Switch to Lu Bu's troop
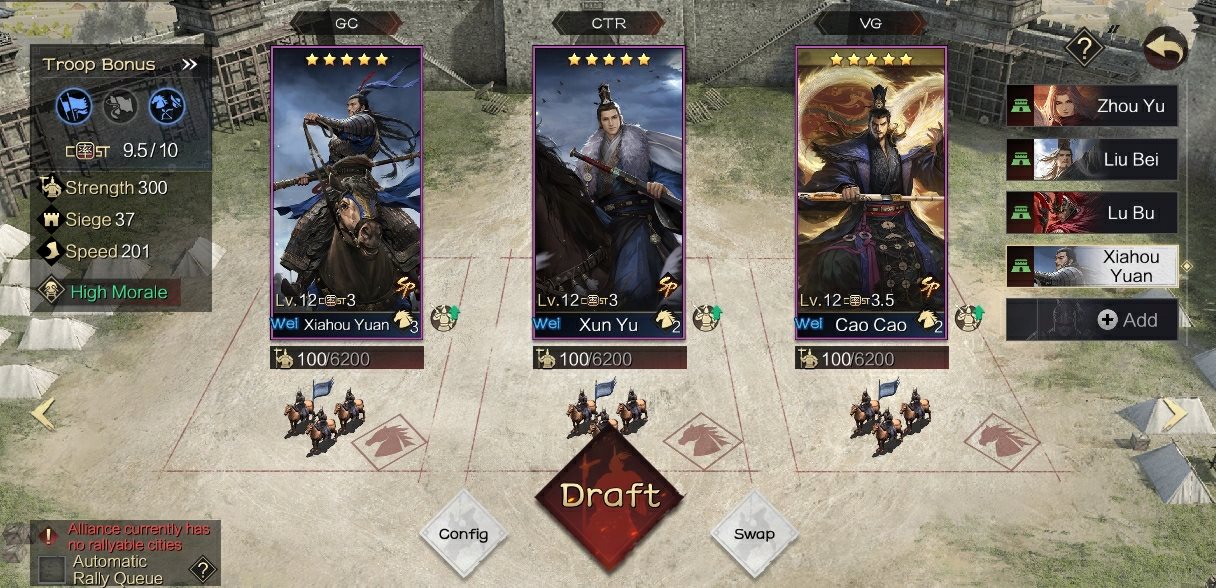This screenshot has height=588, width=1216. [x=1092, y=213]
